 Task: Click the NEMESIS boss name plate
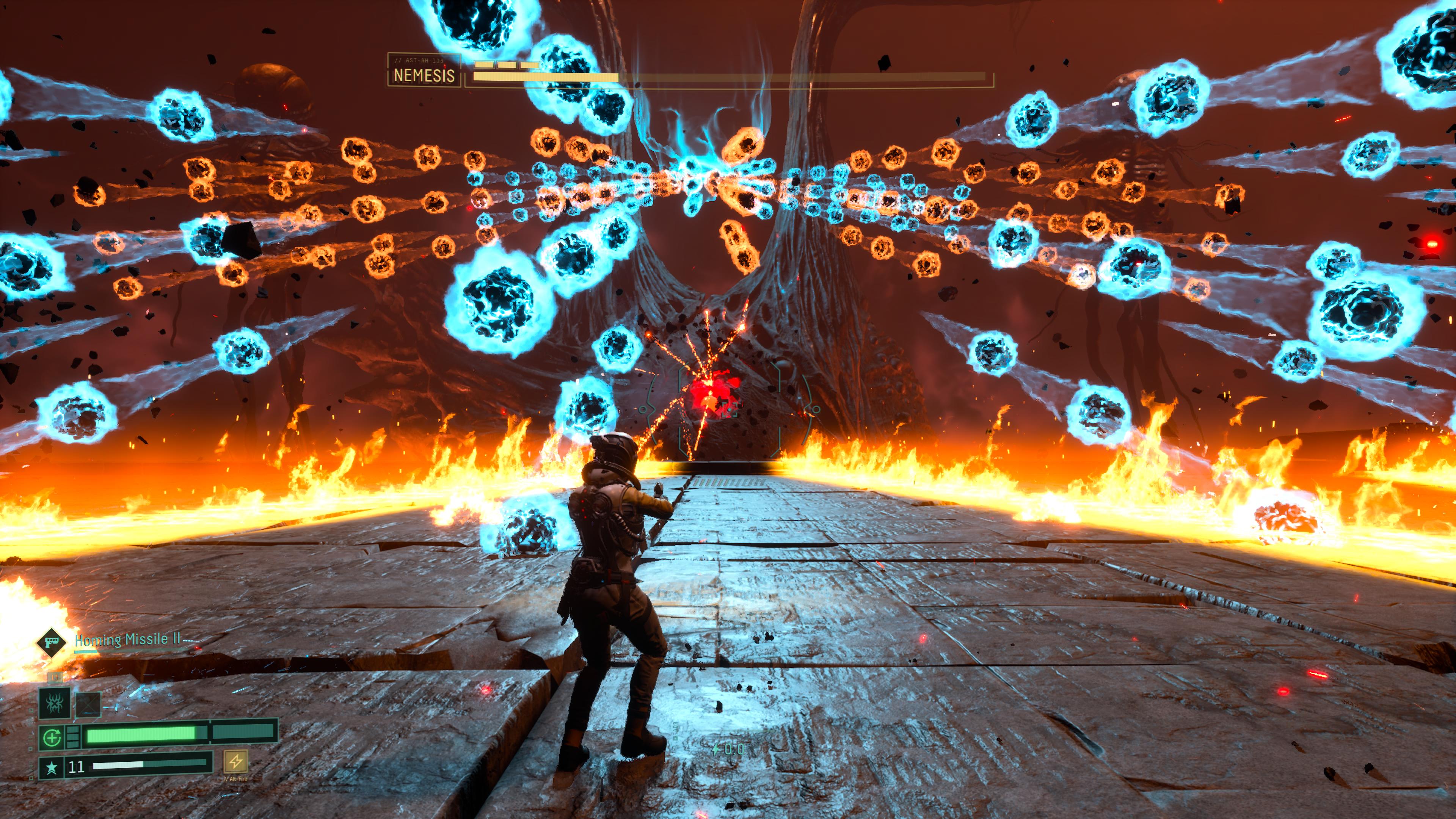(x=424, y=75)
